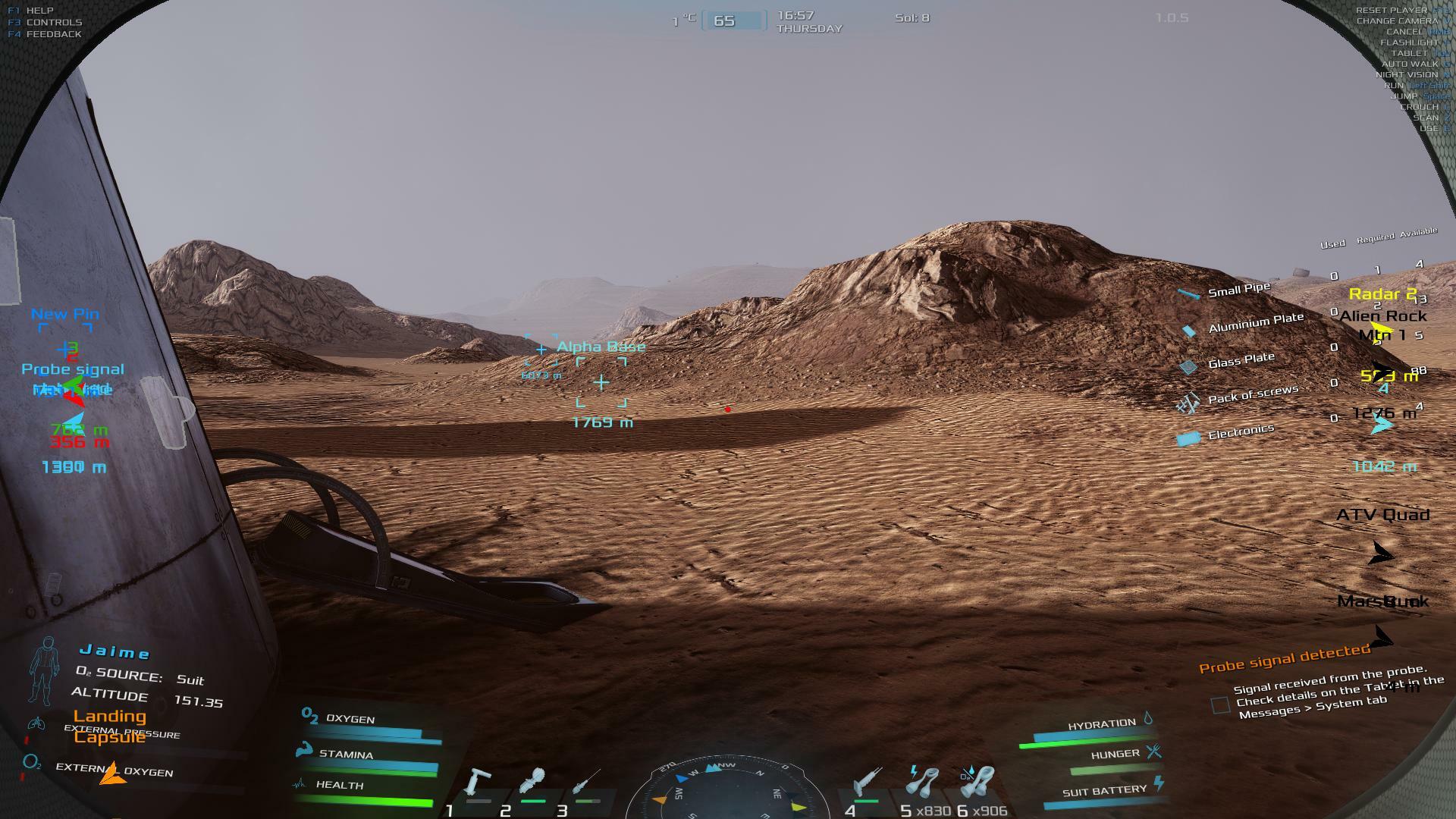The image size is (1456, 819).
Task: Select hotbar slot 1 hammer tool
Action: tap(479, 783)
